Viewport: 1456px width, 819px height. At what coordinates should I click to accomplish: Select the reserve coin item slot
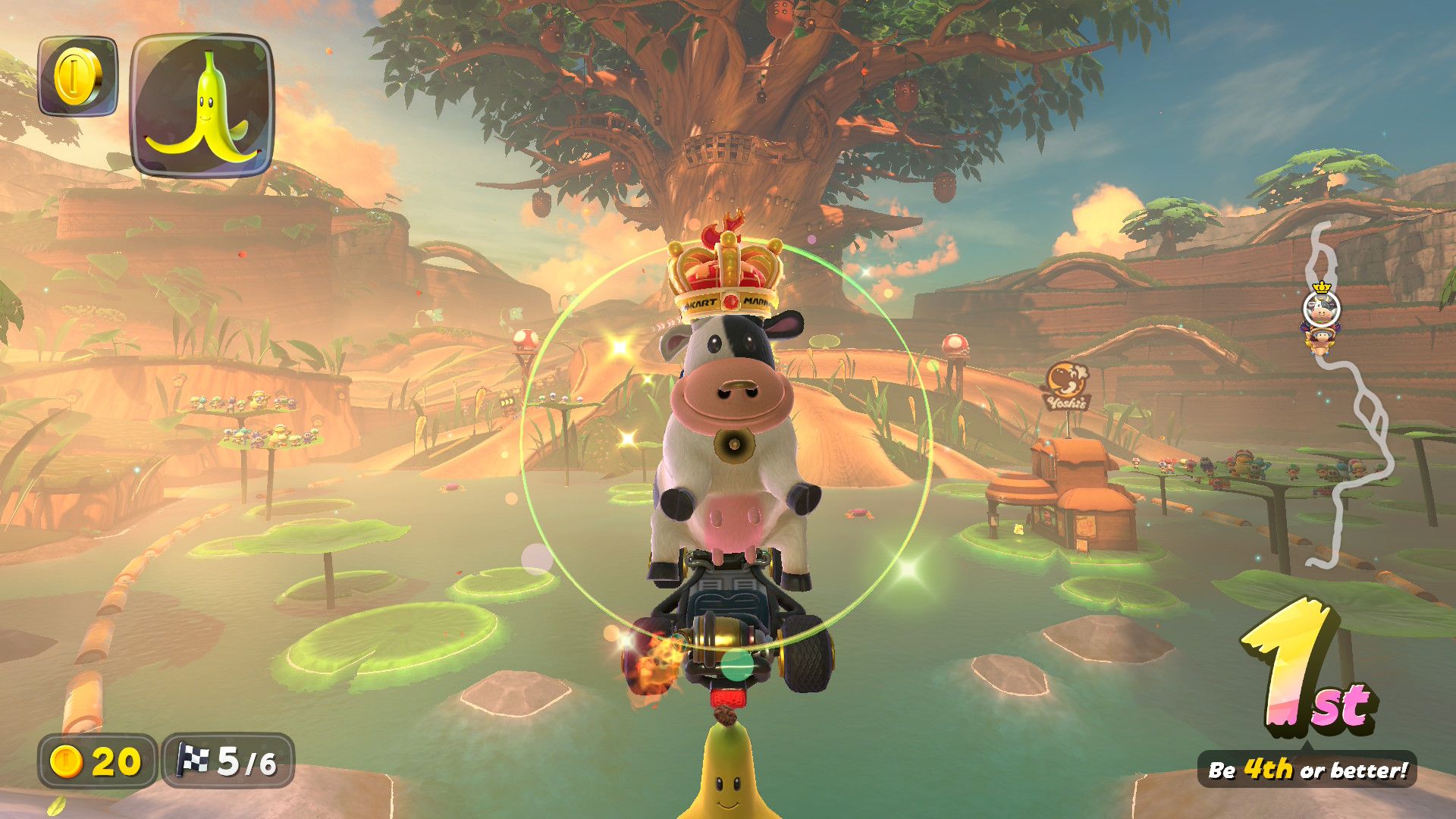[x=77, y=76]
